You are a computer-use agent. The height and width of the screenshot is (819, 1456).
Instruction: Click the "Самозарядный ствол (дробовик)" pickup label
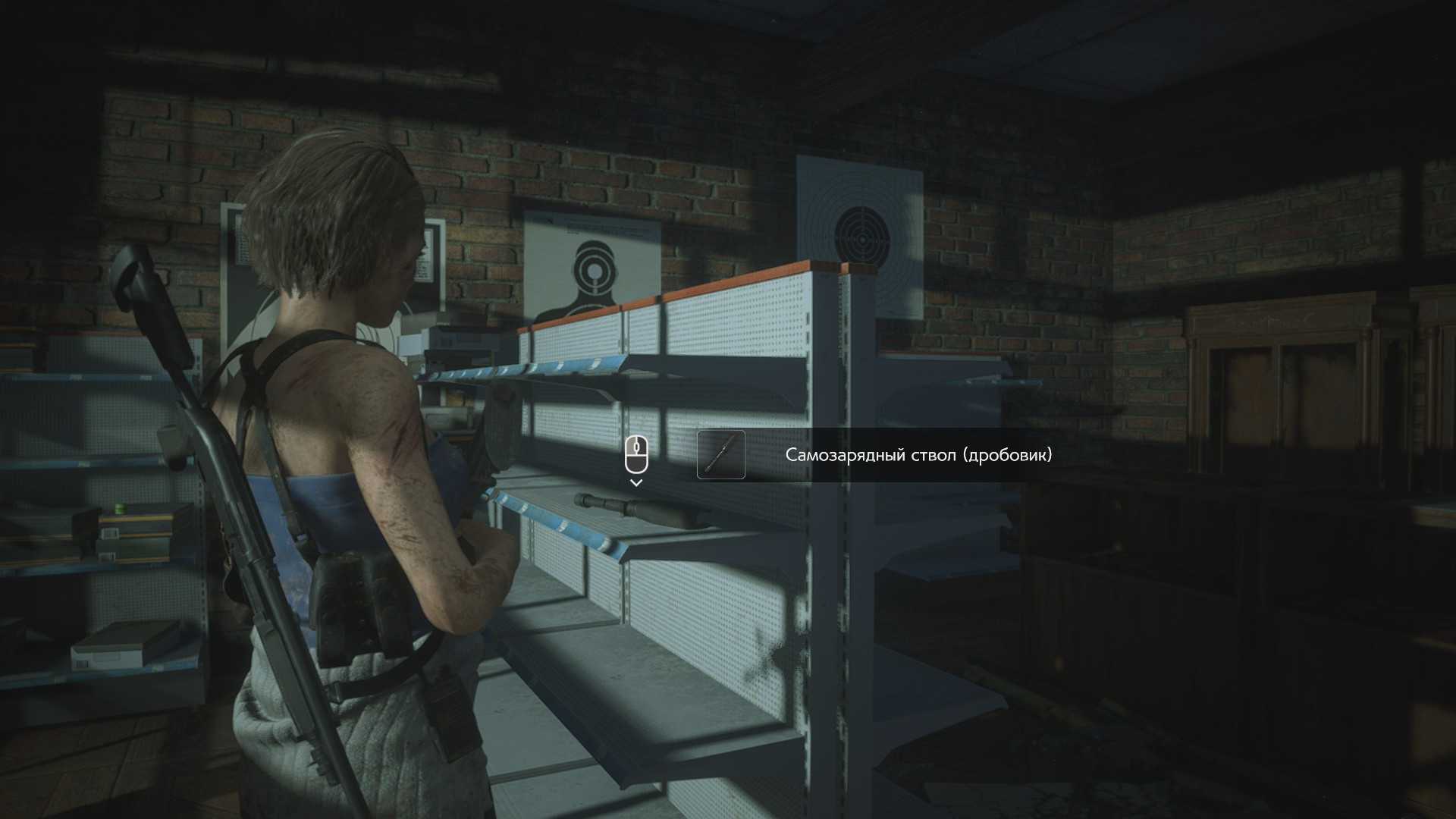click(x=918, y=455)
